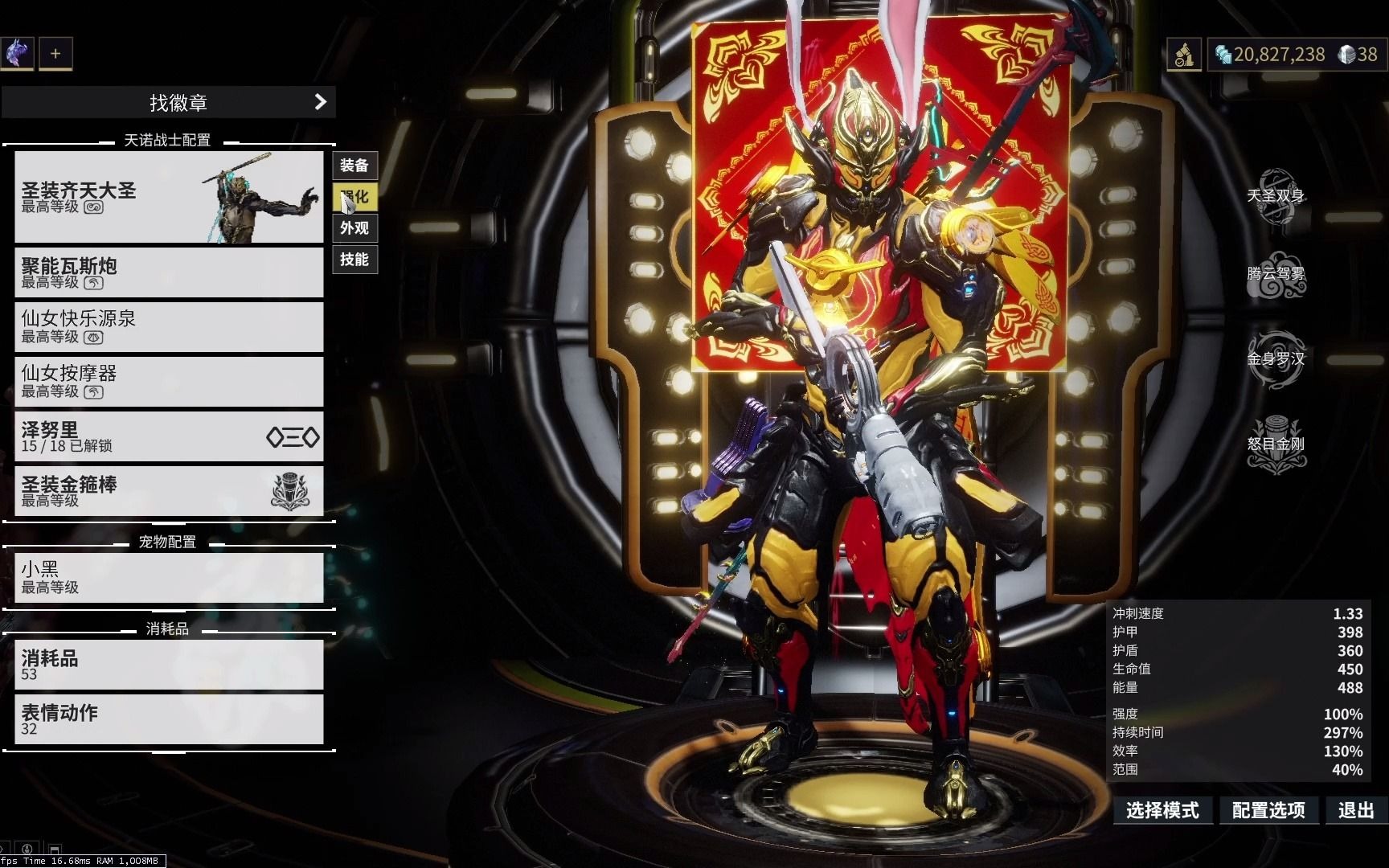
Task: Click the 选择模式 button
Action: pyautogui.click(x=1162, y=810)
